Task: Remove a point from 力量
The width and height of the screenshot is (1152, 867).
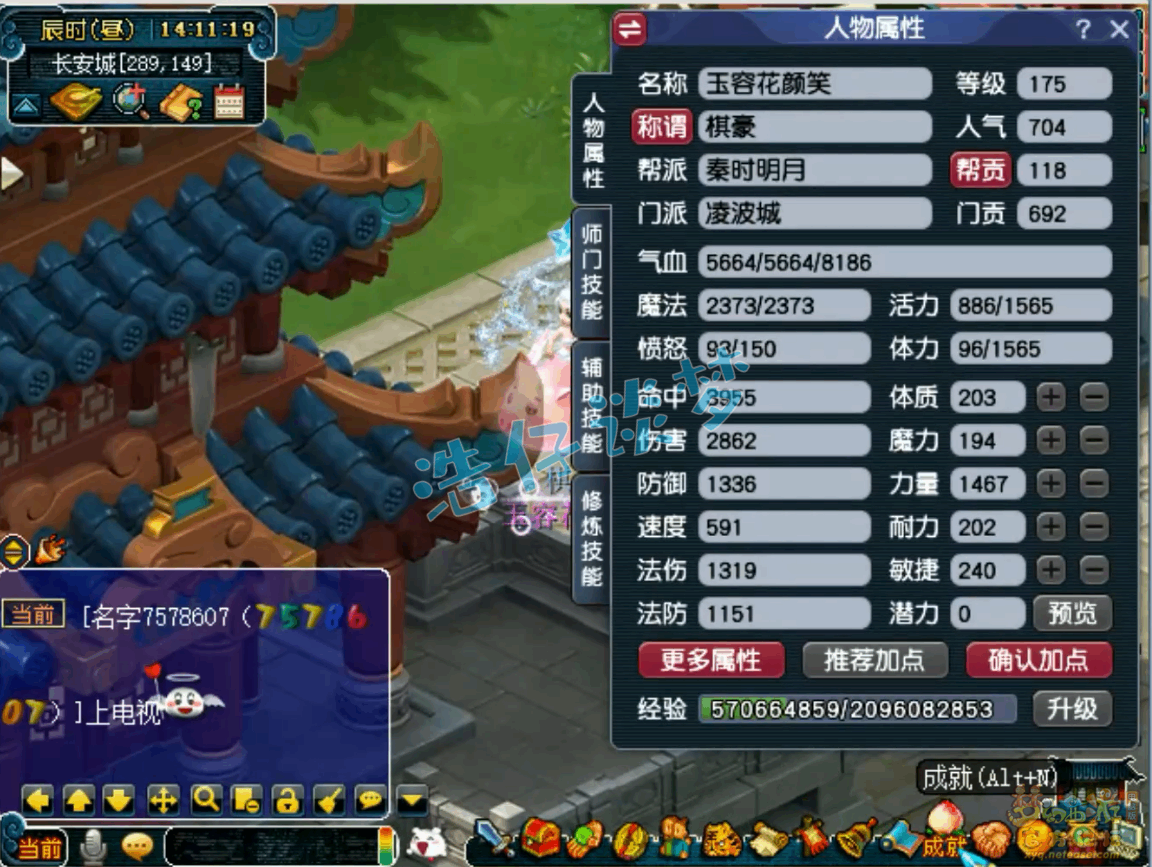Action: [1094, 484]
